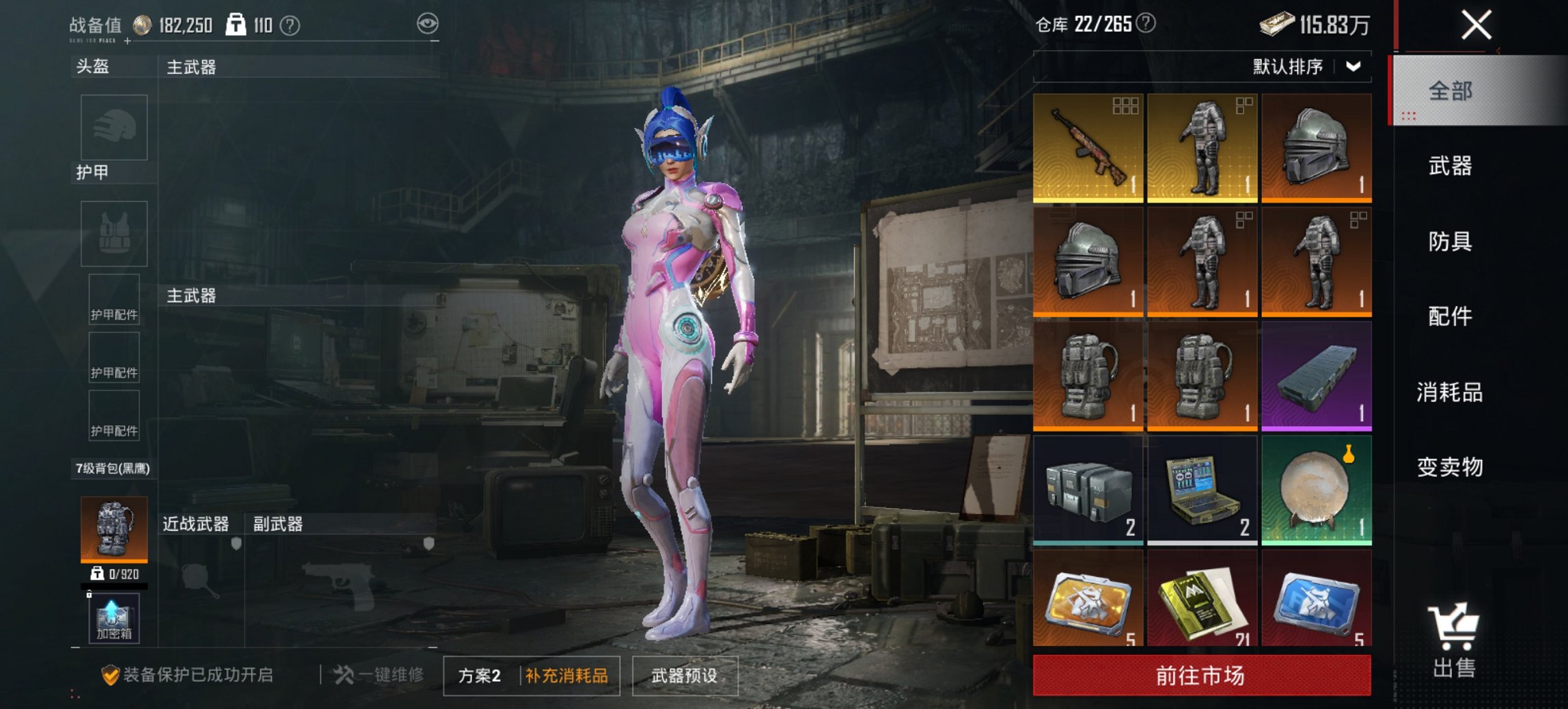Toggle the eye preview icon
1568x709 pixels.
pyautogui.click(x=429, y=21)
